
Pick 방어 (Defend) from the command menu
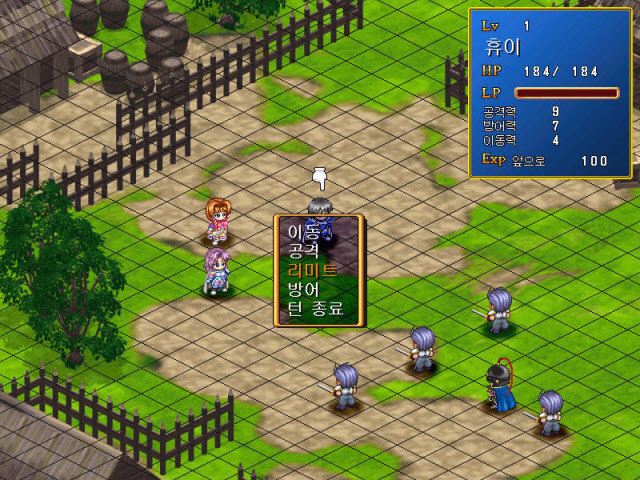[x=303, y=289]
